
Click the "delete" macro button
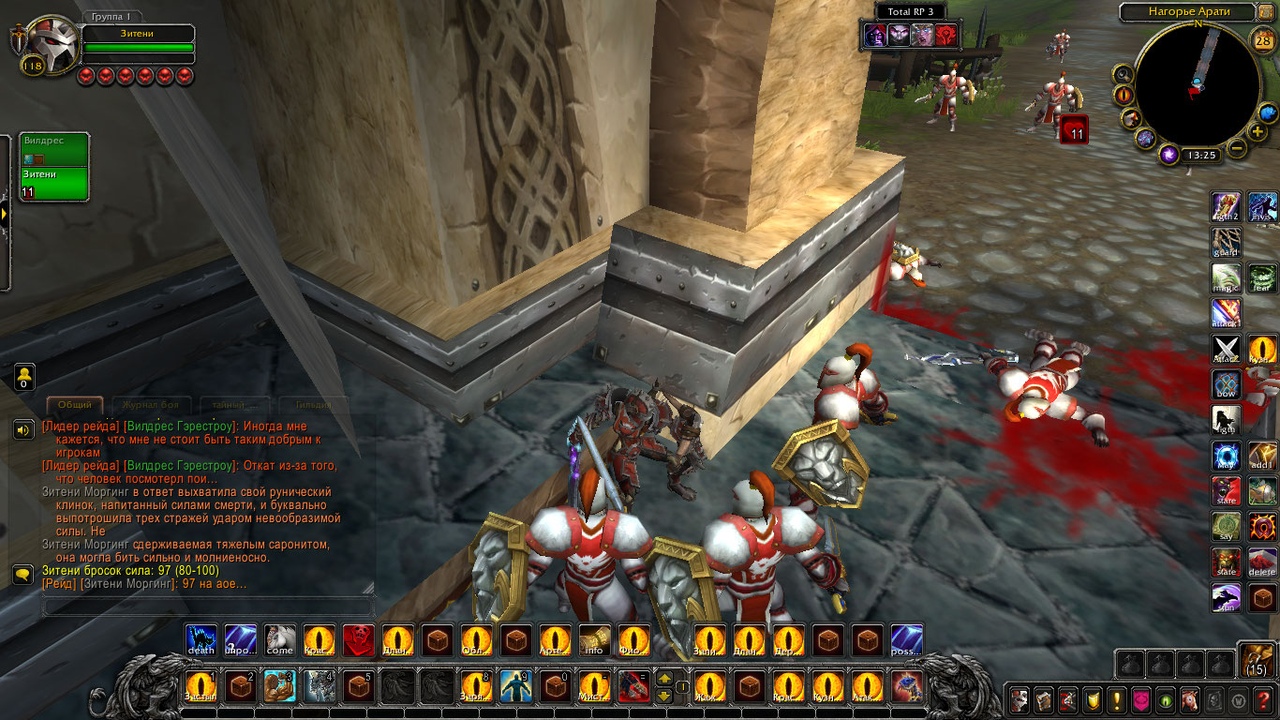1262,562
